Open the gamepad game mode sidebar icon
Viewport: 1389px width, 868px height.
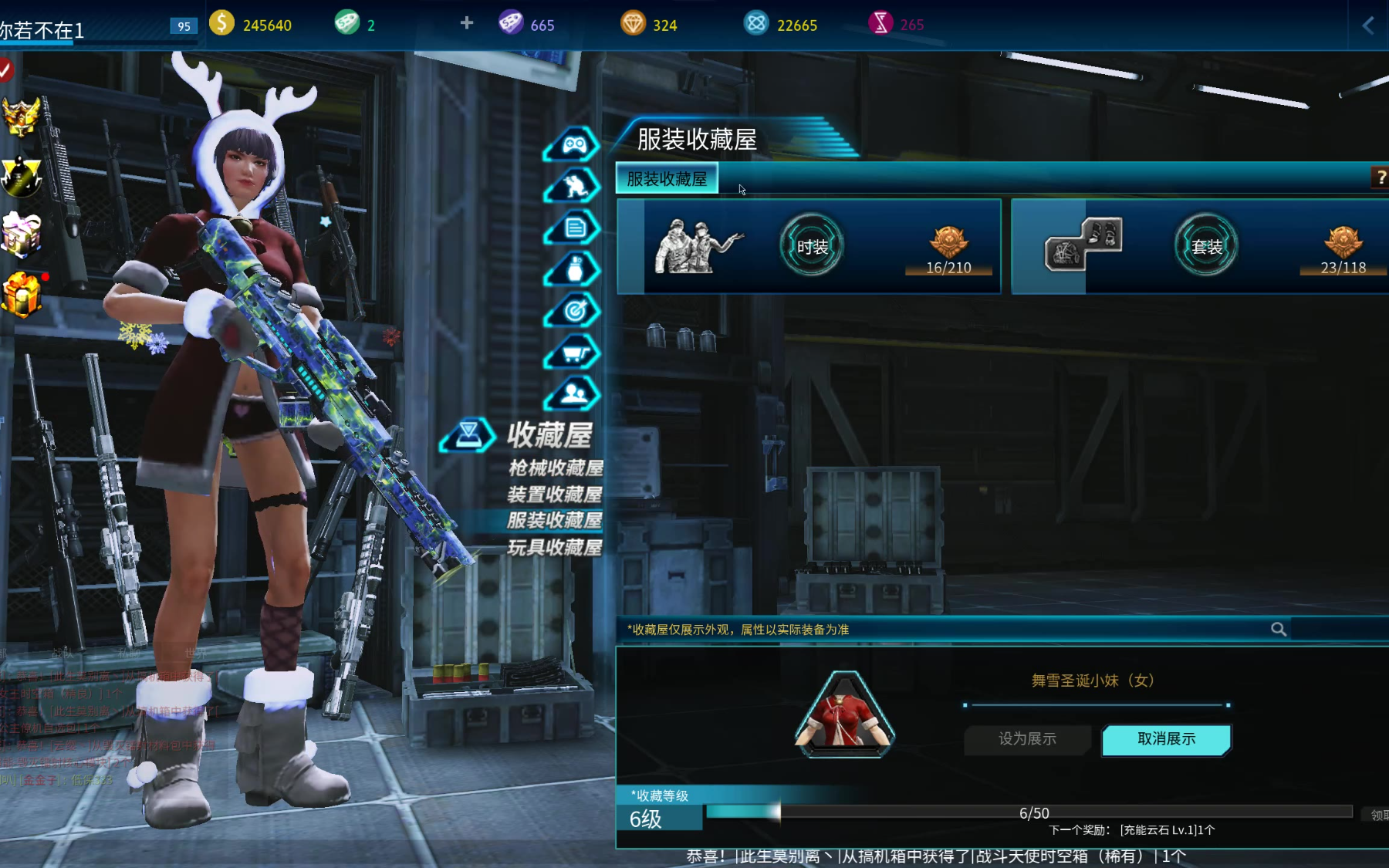(x=573, y=144)
